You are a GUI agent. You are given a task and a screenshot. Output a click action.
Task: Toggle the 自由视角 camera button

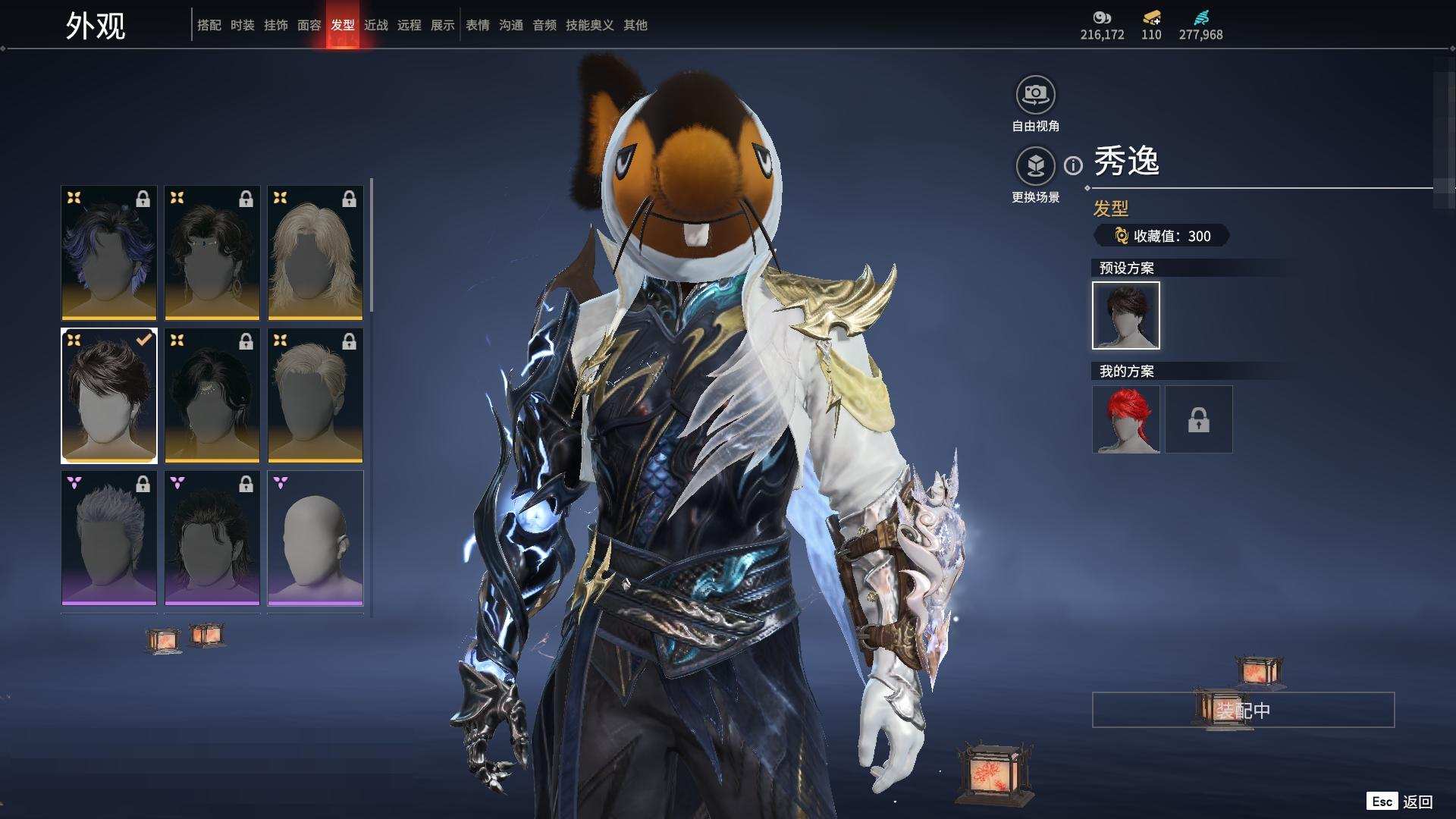(1035, 95)
